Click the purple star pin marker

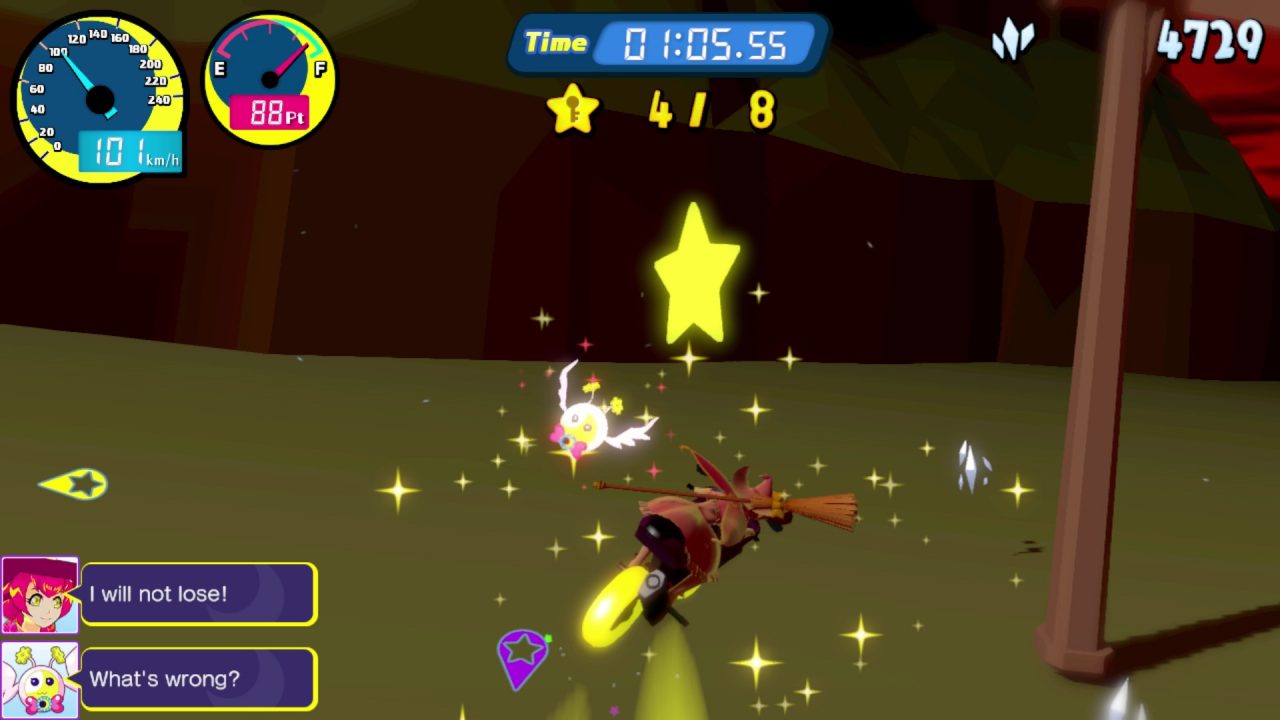[x=522, y=656]
